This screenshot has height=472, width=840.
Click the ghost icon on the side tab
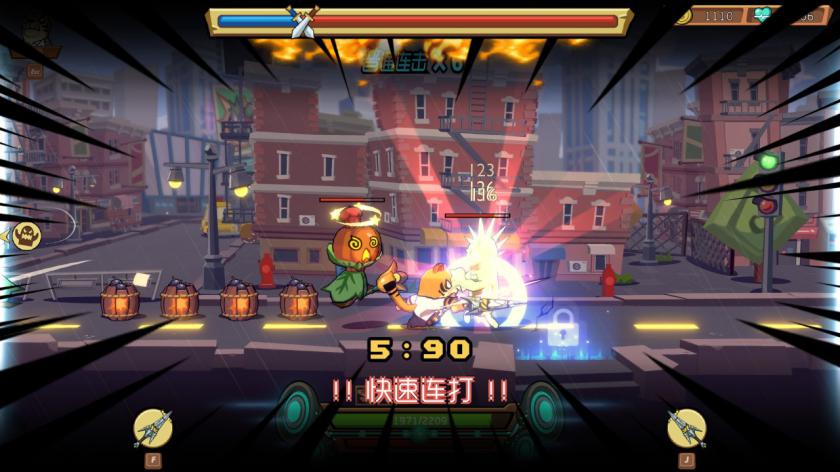pos(27,236)
